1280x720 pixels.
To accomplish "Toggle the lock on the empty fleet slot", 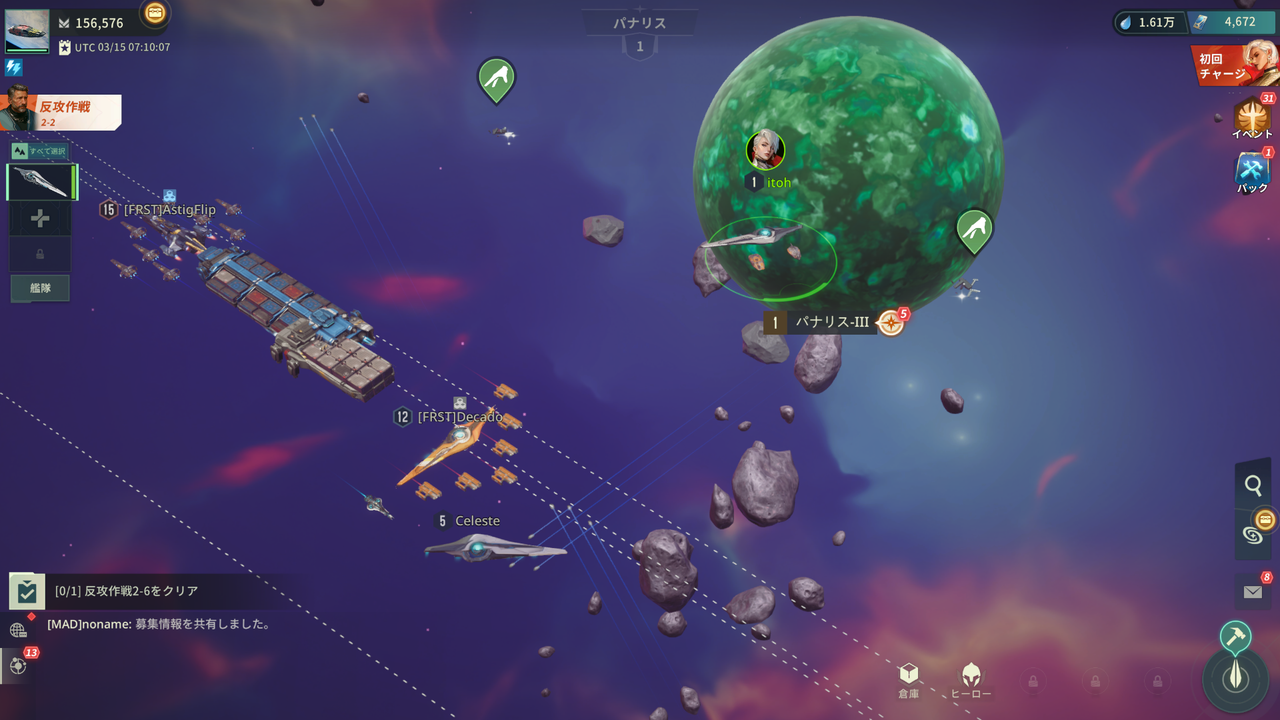I will pos(40,253).
